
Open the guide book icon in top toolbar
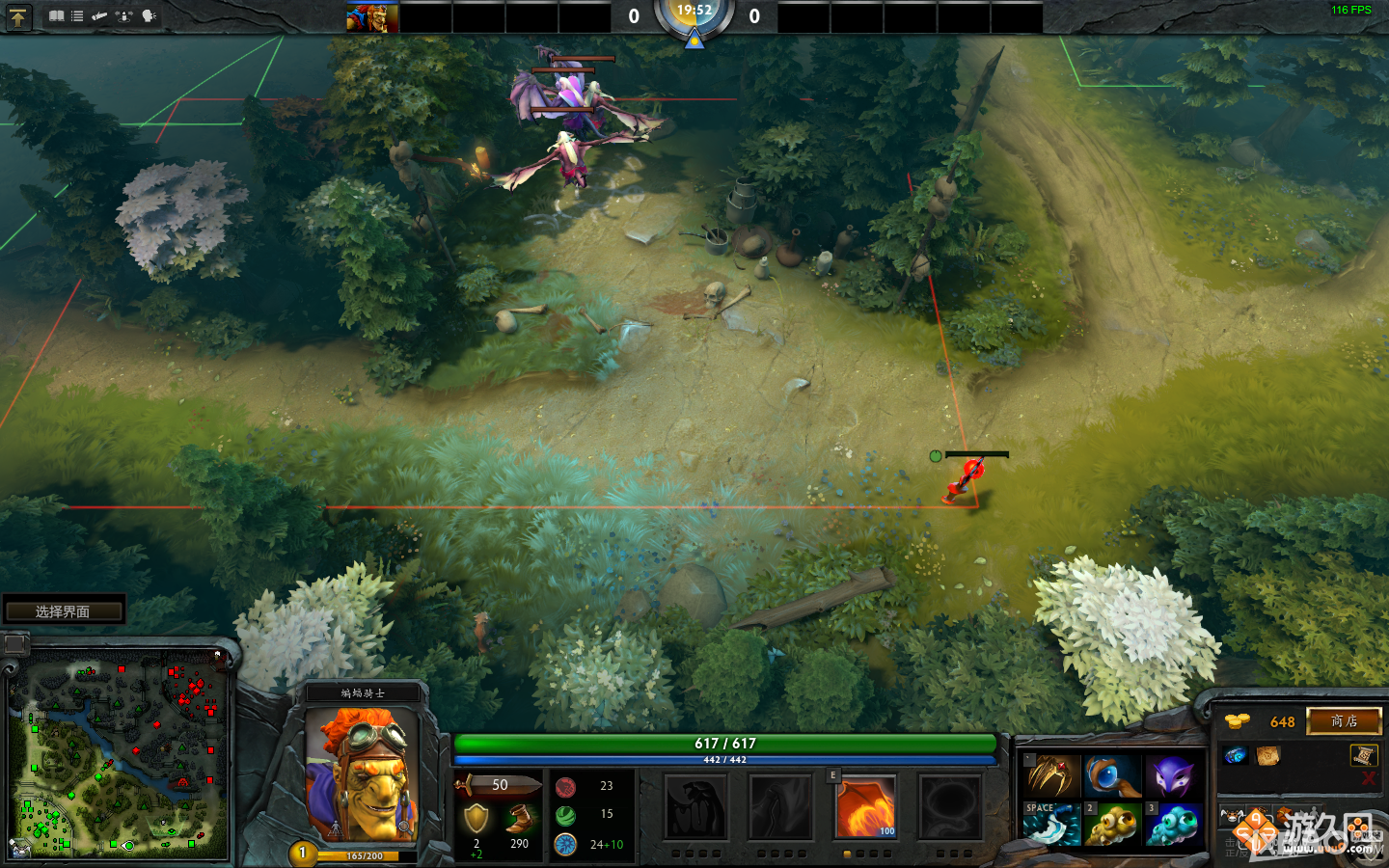(57, 15)
